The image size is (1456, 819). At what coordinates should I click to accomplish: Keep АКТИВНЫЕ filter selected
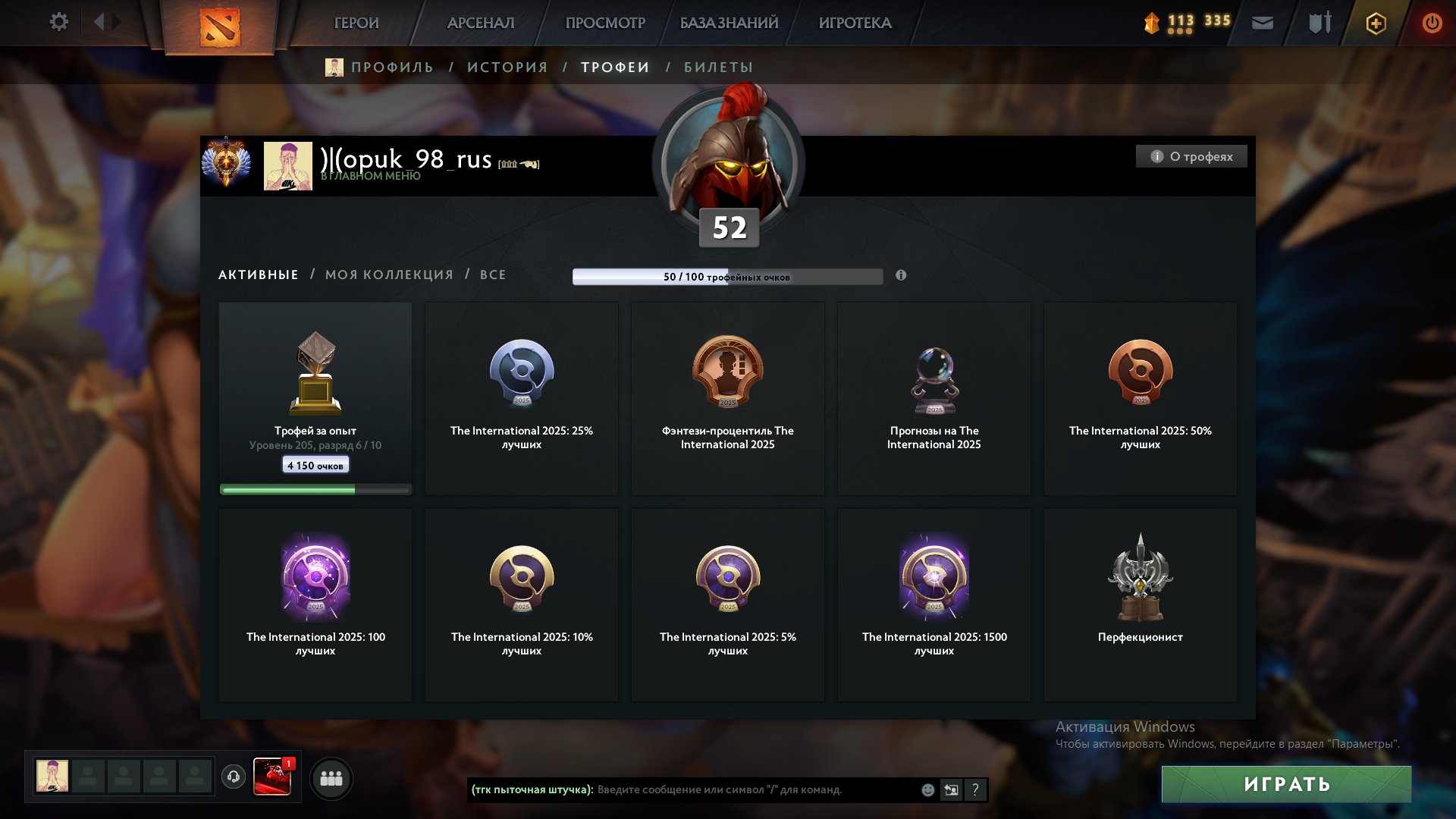pos(257,275)
